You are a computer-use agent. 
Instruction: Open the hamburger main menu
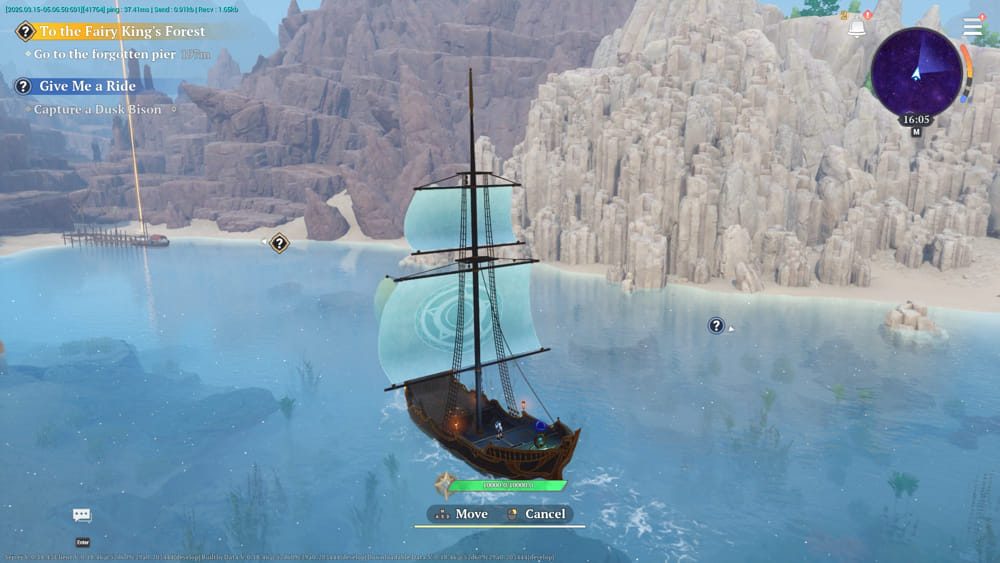click(972, 27)
